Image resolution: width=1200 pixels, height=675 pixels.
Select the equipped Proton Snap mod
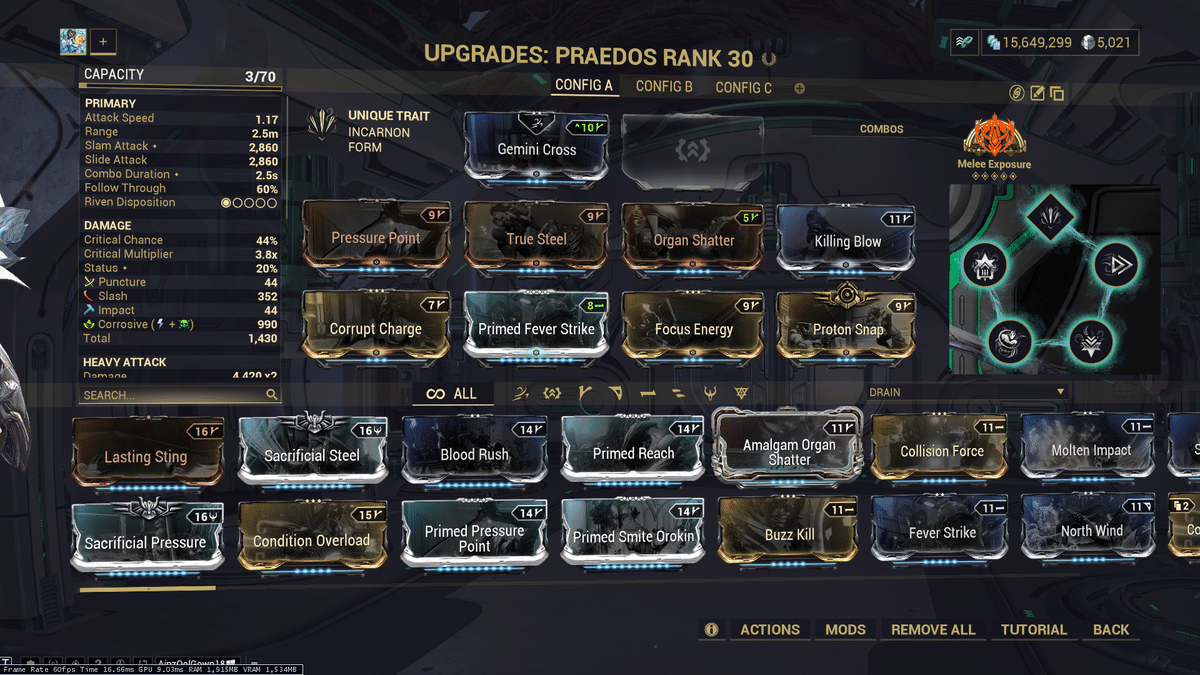[x=847, y=329]
